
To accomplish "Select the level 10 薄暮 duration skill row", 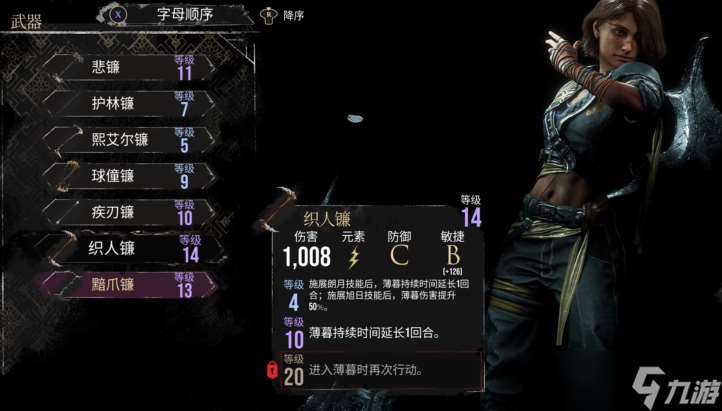I will [380, 332].
